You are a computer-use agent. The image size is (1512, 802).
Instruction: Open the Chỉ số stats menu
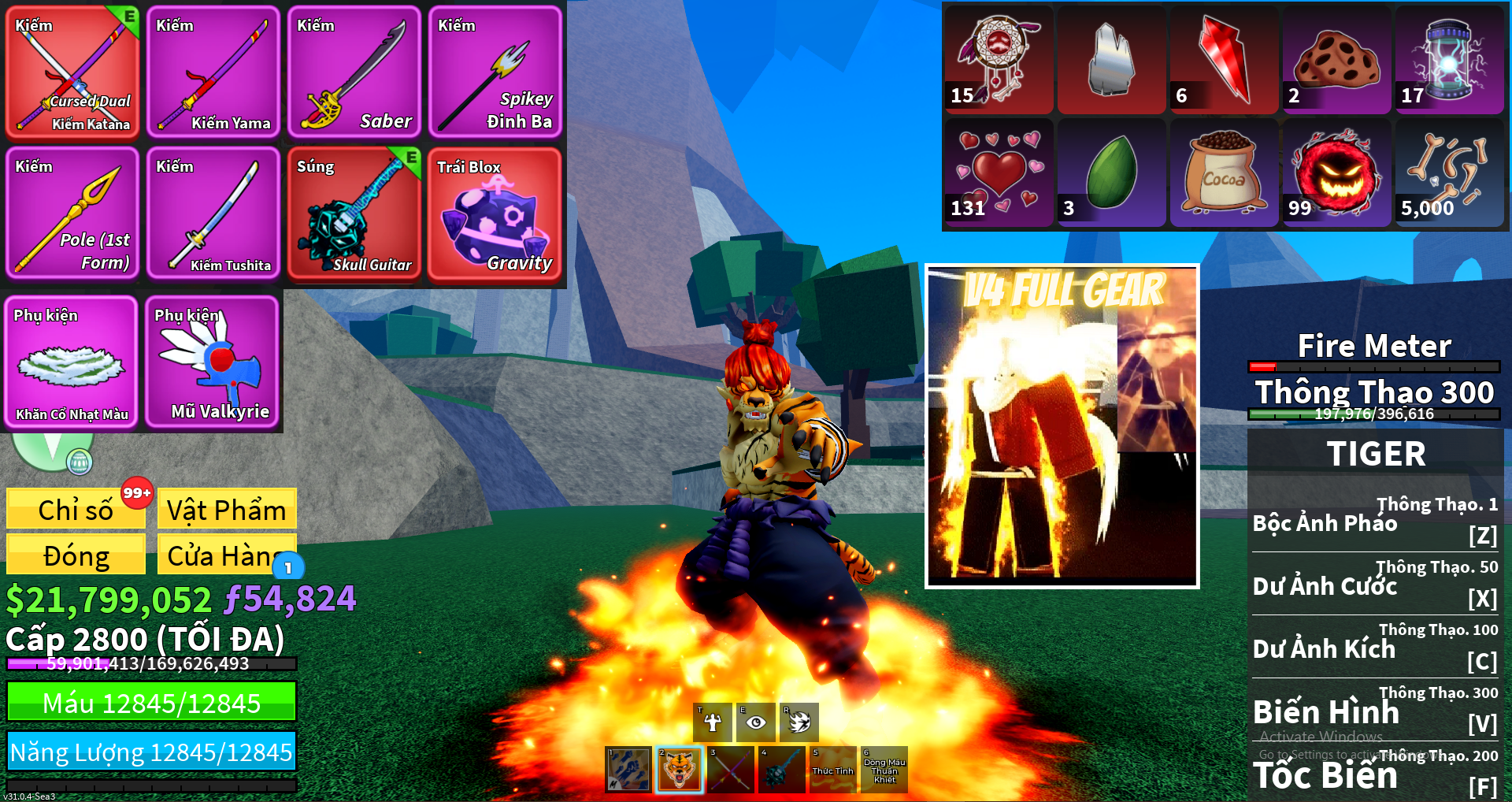click(76, 509)
